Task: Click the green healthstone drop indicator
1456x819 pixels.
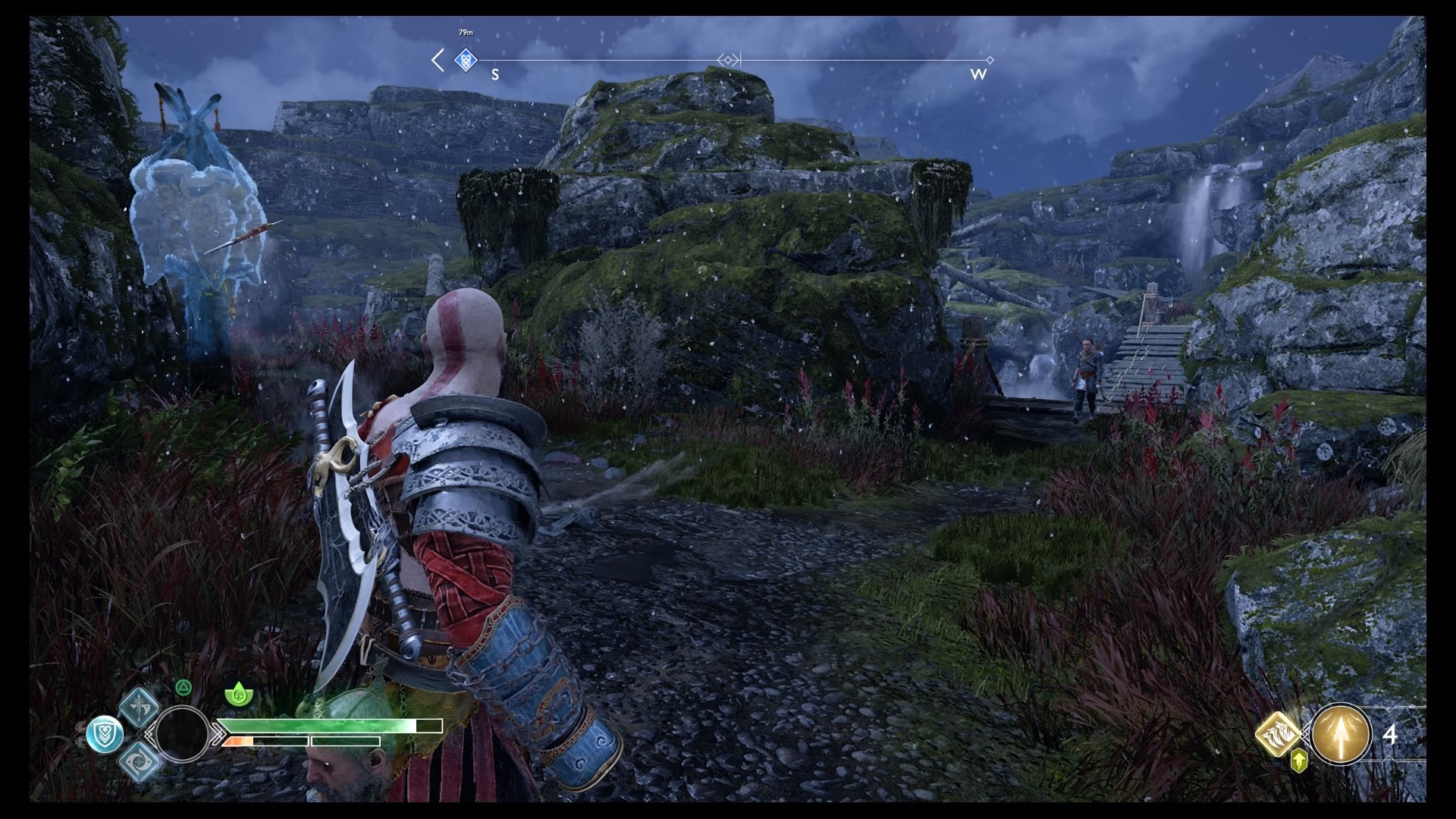Action: tap(239, 693)
